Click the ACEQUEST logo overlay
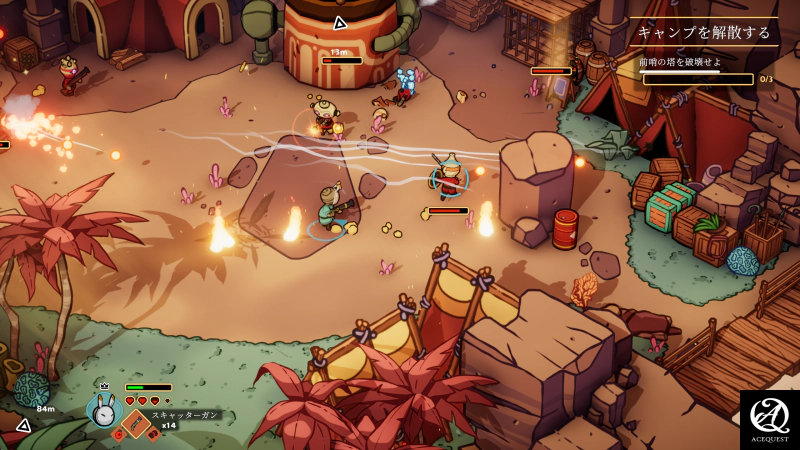 point(769,420)
